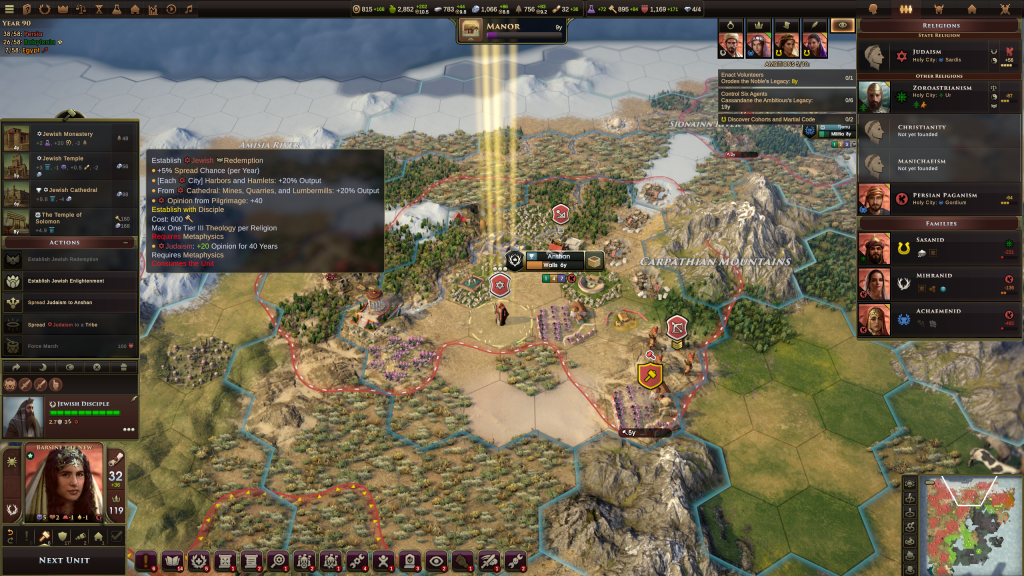The image size is (1024, 576).
Task: Select the Jewish Disciple unit panel
Action: (x=70, y=415)
